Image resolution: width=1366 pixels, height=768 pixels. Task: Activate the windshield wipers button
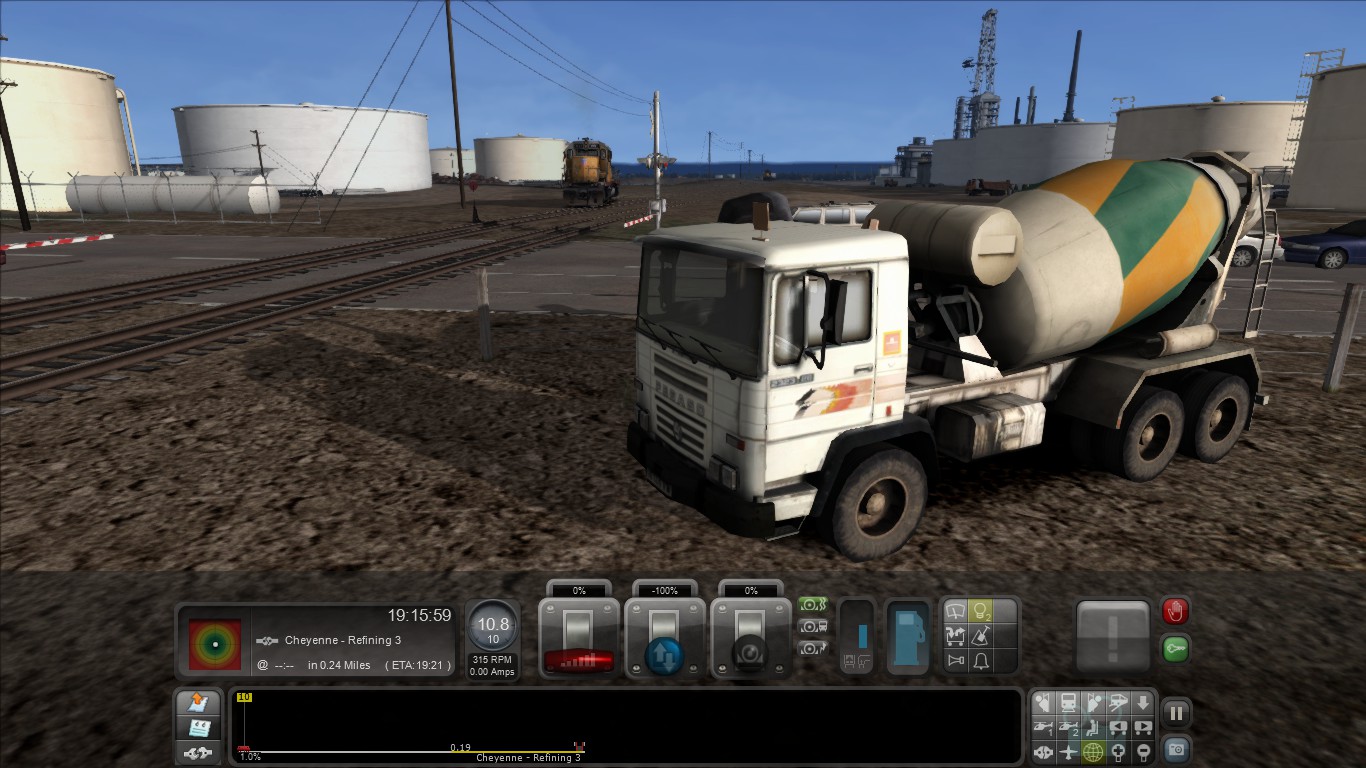tap(956, 610)
